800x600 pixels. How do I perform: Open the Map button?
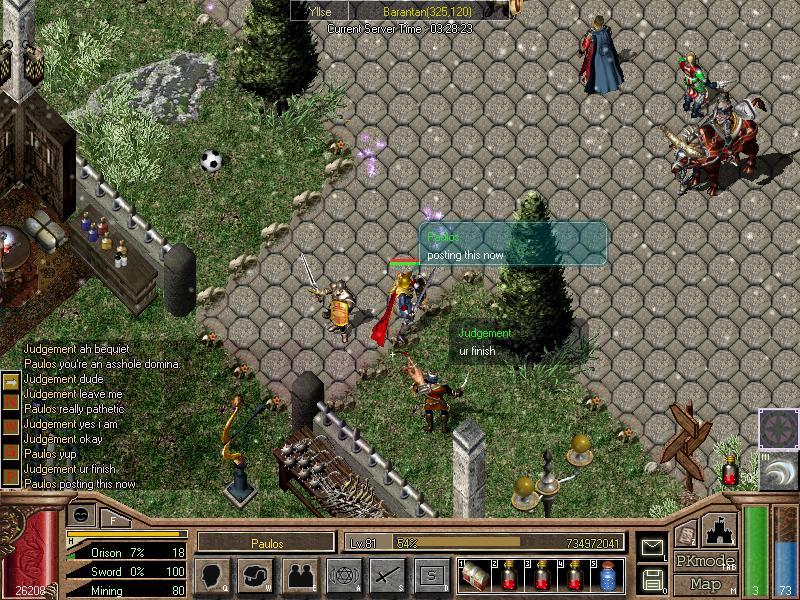click(x=704, y=584)
